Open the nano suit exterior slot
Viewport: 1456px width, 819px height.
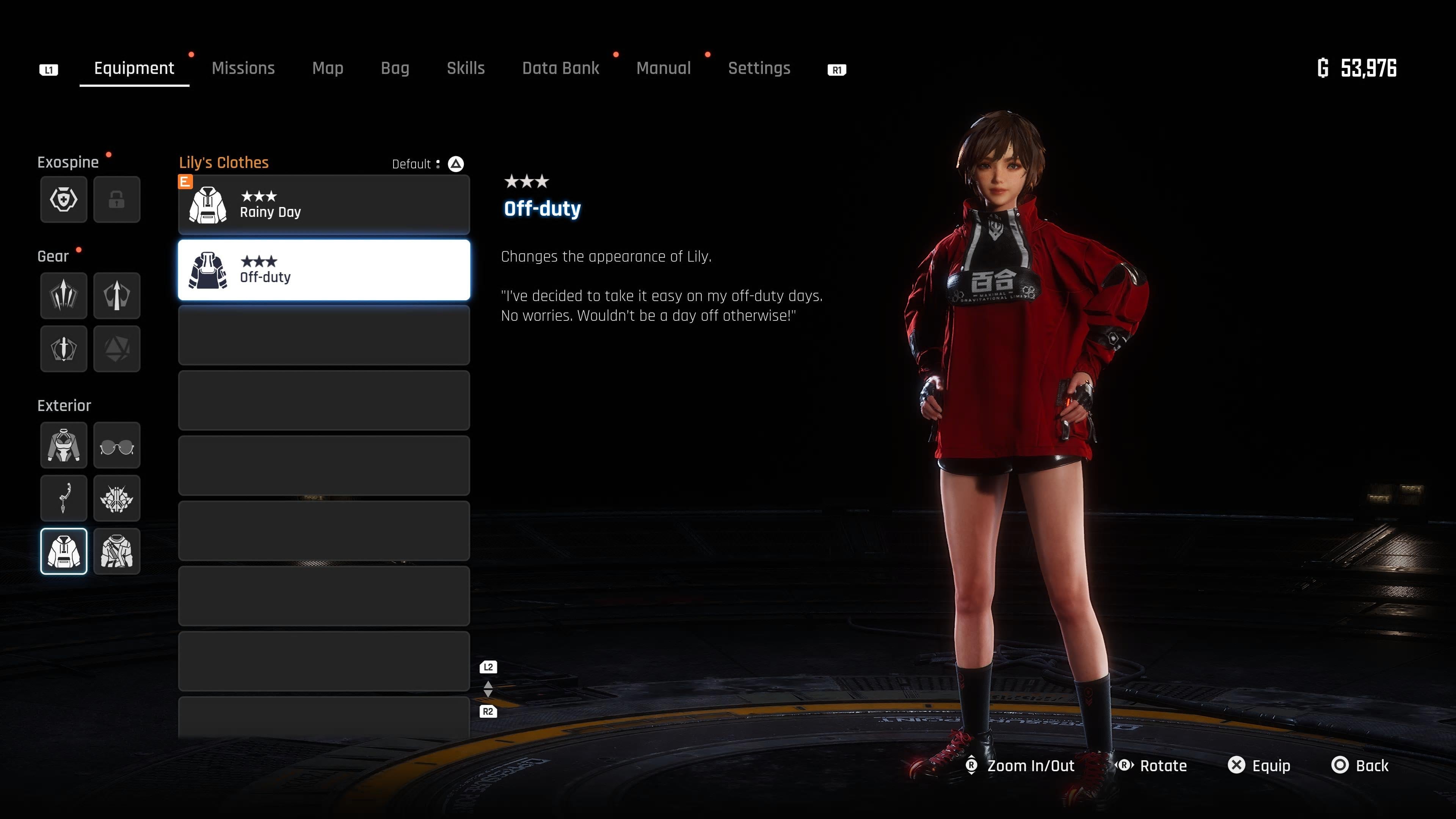click(x=64, y=446)
